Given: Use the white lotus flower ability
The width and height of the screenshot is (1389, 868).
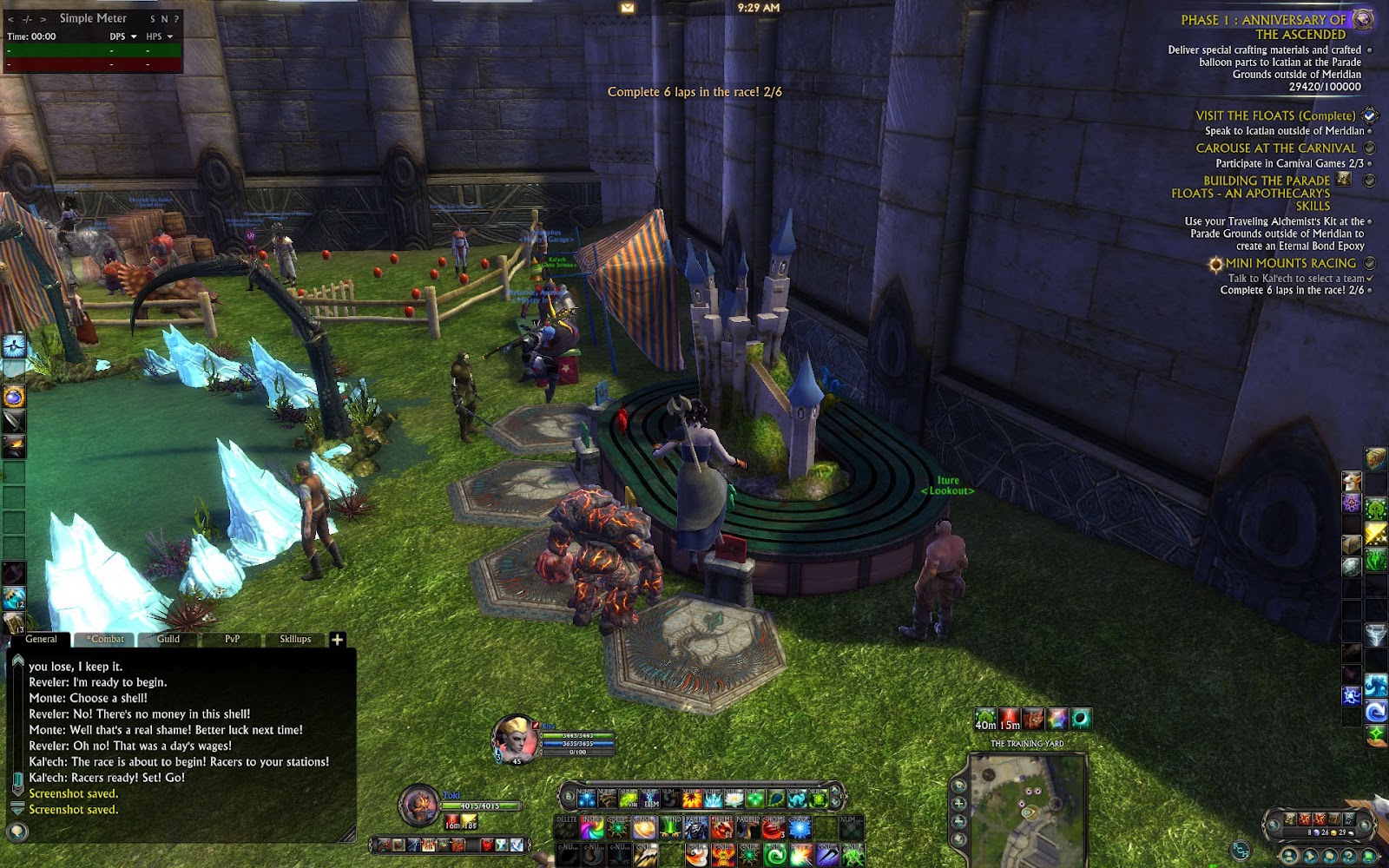Looking at the screenshot, I should (x=734, y=799).
